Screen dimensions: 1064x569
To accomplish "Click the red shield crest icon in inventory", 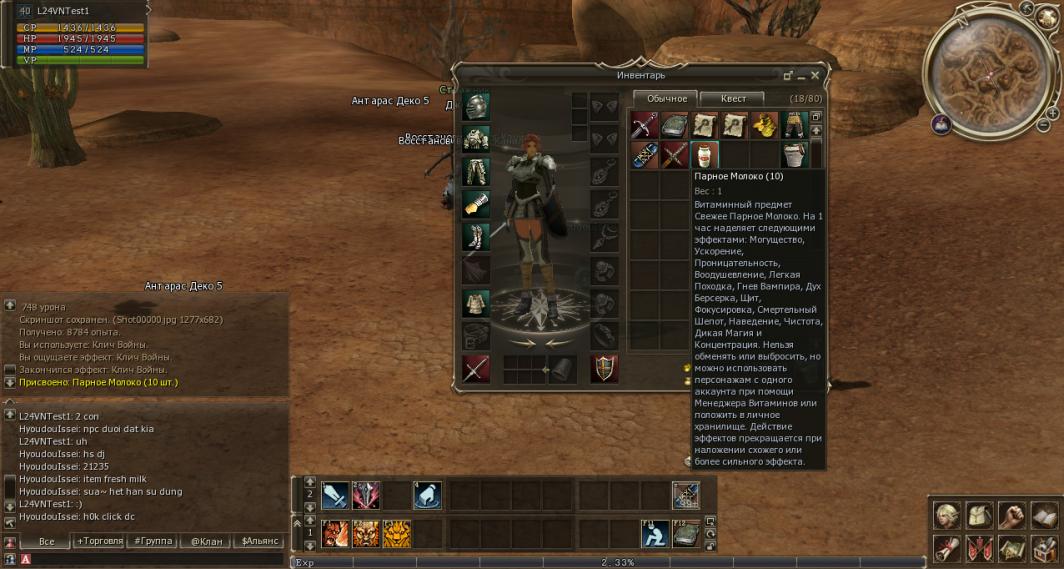I will click(604, 369).
